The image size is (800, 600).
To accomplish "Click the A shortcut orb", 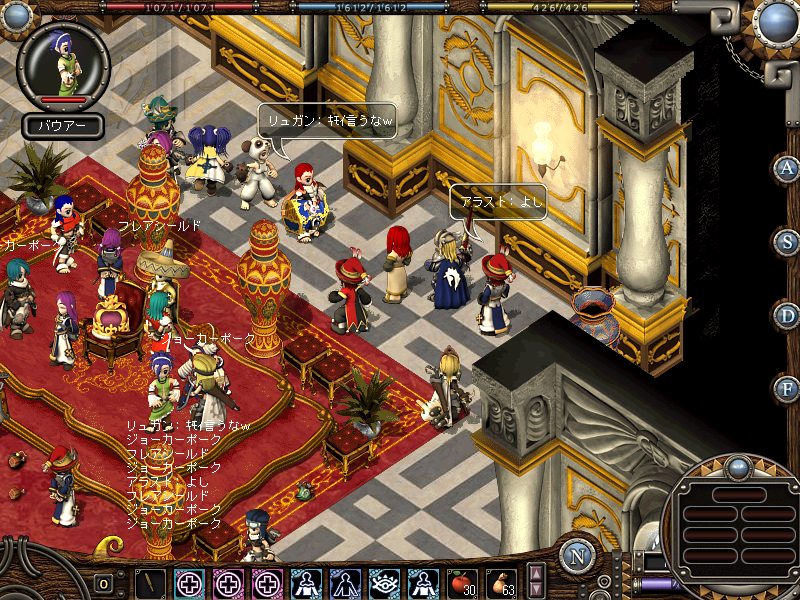I will 787,168.
